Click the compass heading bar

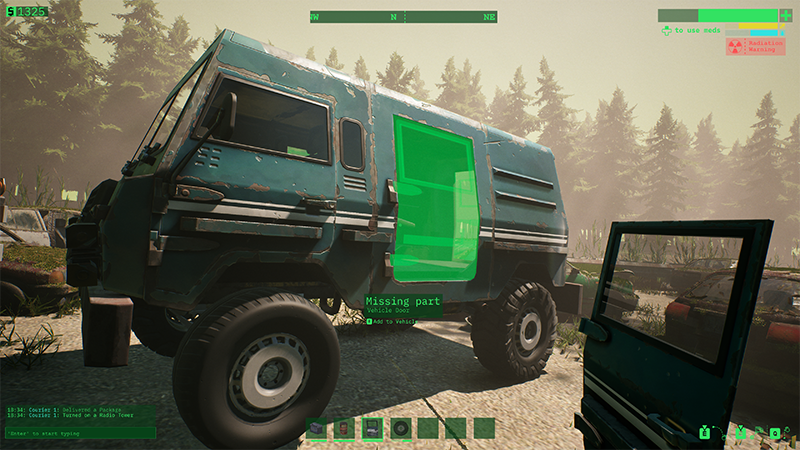pyautogui.click(x=402, y=17)
